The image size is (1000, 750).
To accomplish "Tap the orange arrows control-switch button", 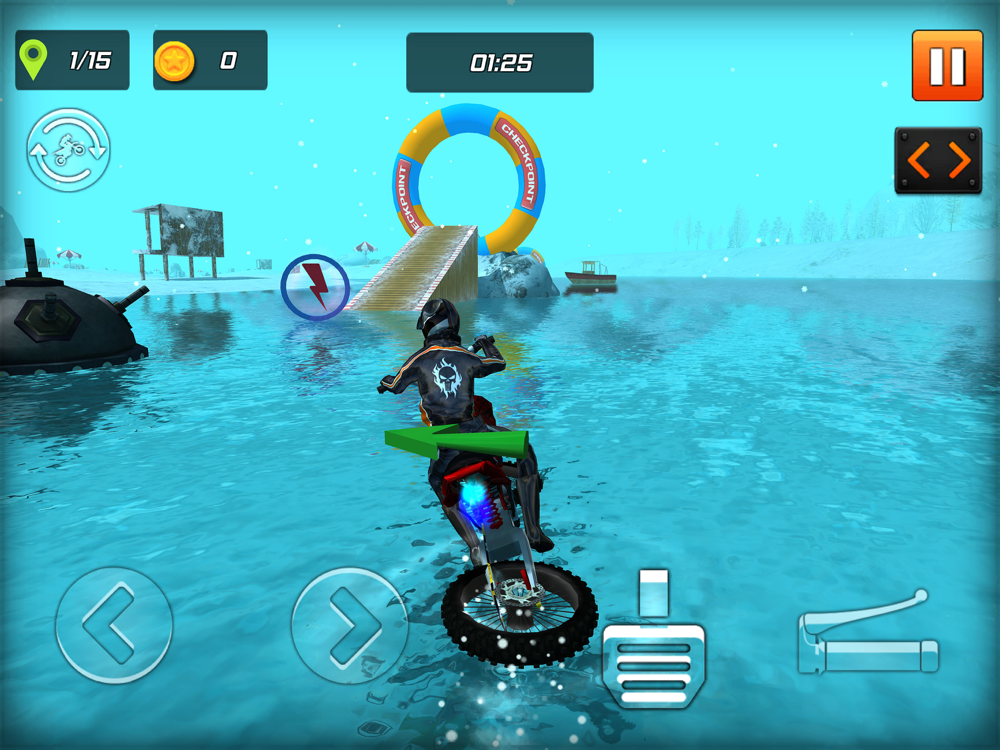I will point(937,160).
